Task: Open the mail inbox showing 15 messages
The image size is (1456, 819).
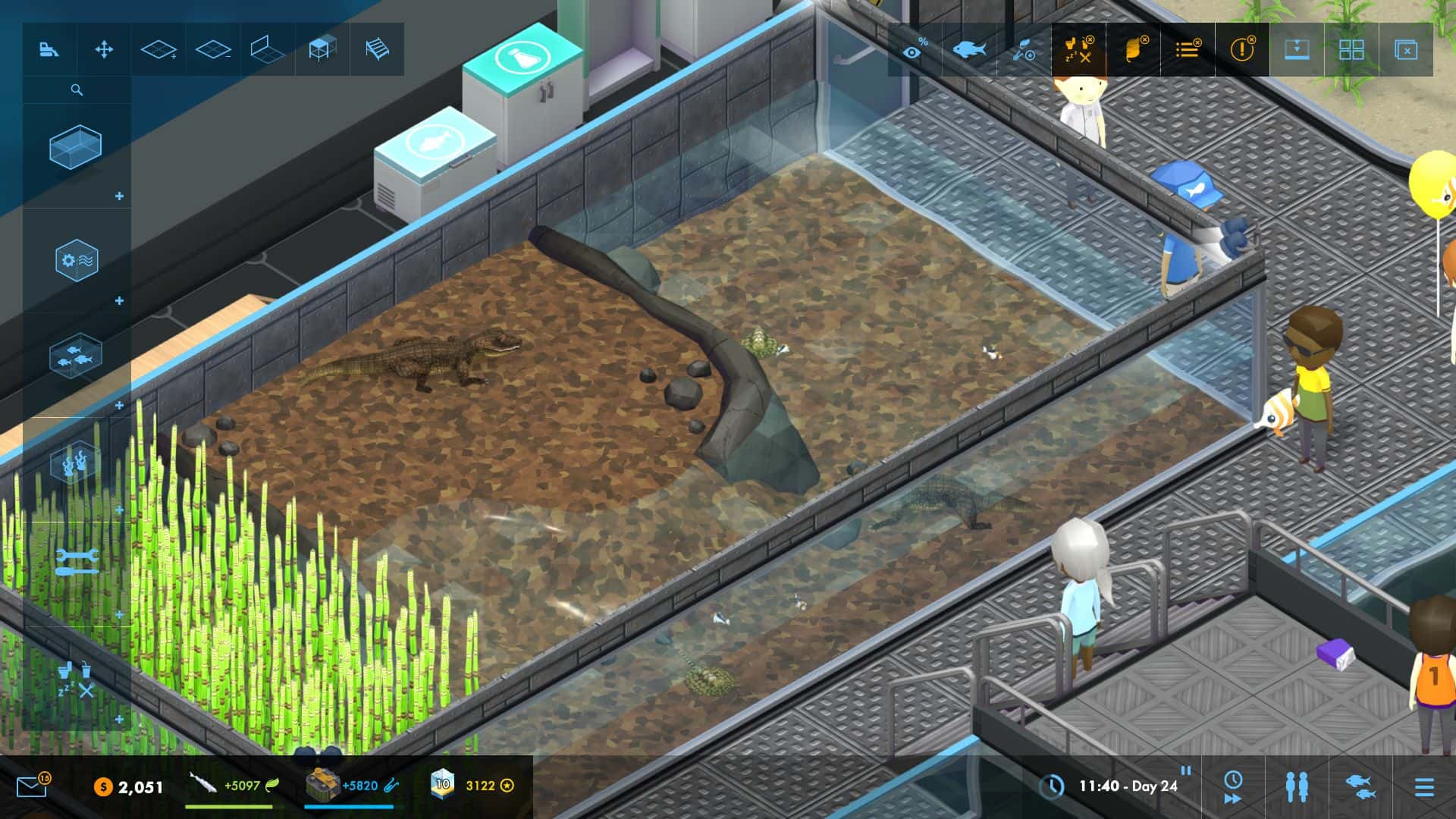Action: [30, 789]
